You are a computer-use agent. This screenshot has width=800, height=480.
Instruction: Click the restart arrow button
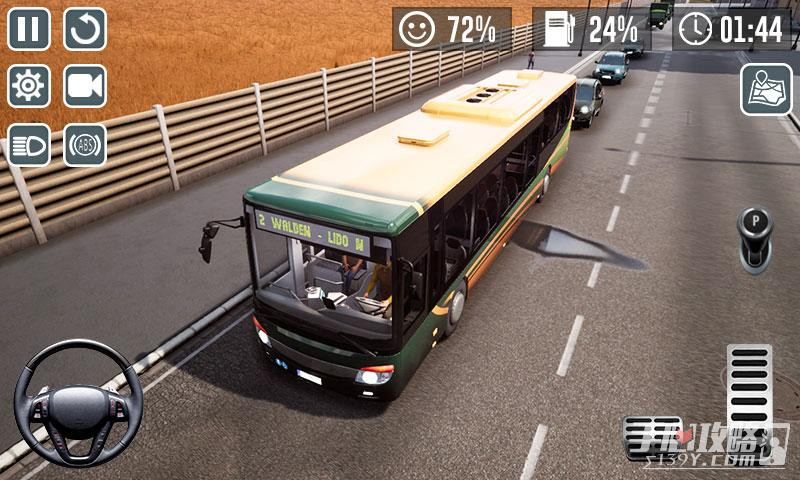[x=85, y=29]
